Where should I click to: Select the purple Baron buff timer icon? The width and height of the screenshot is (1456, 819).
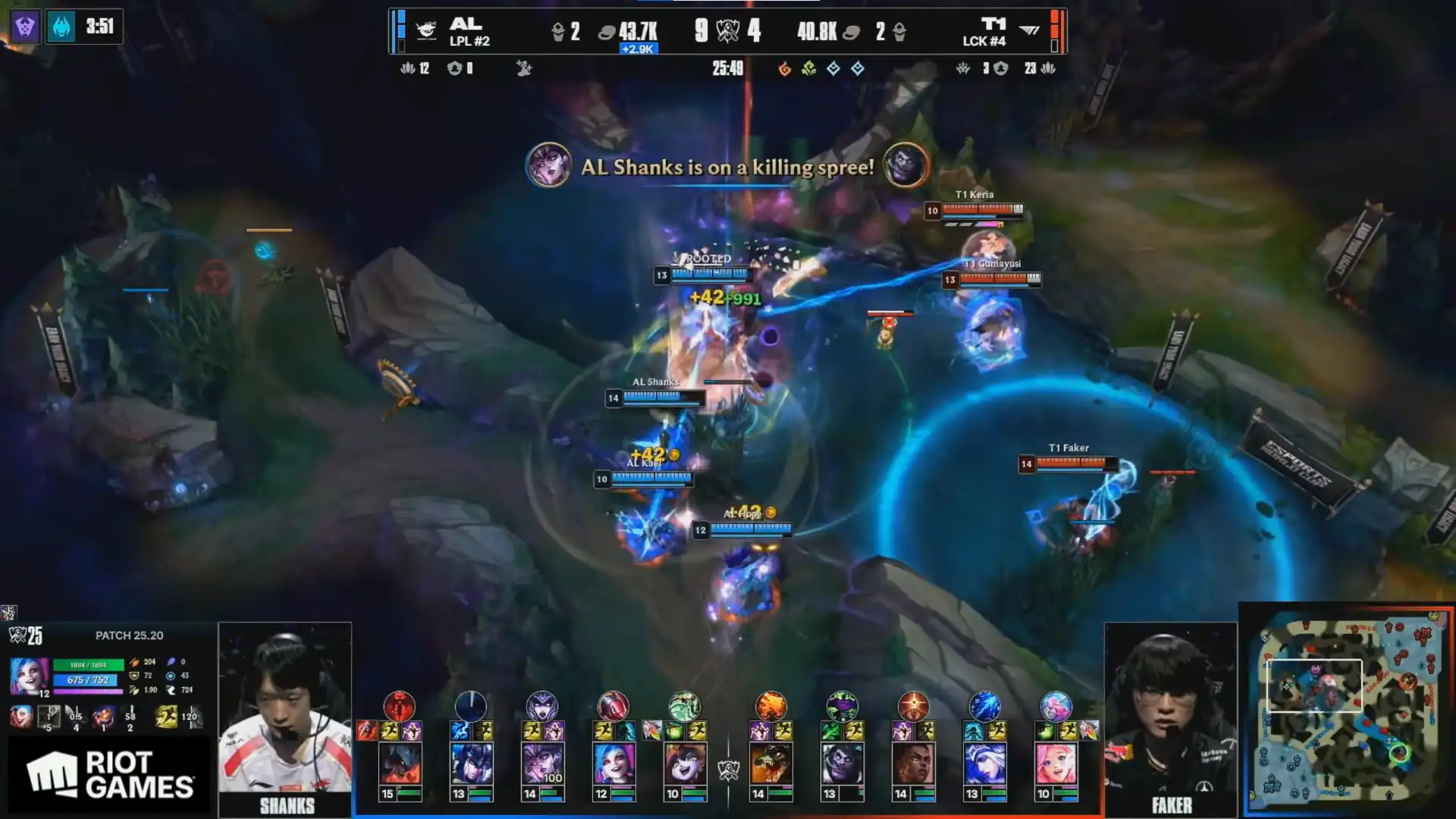click(x=25, y=27)
